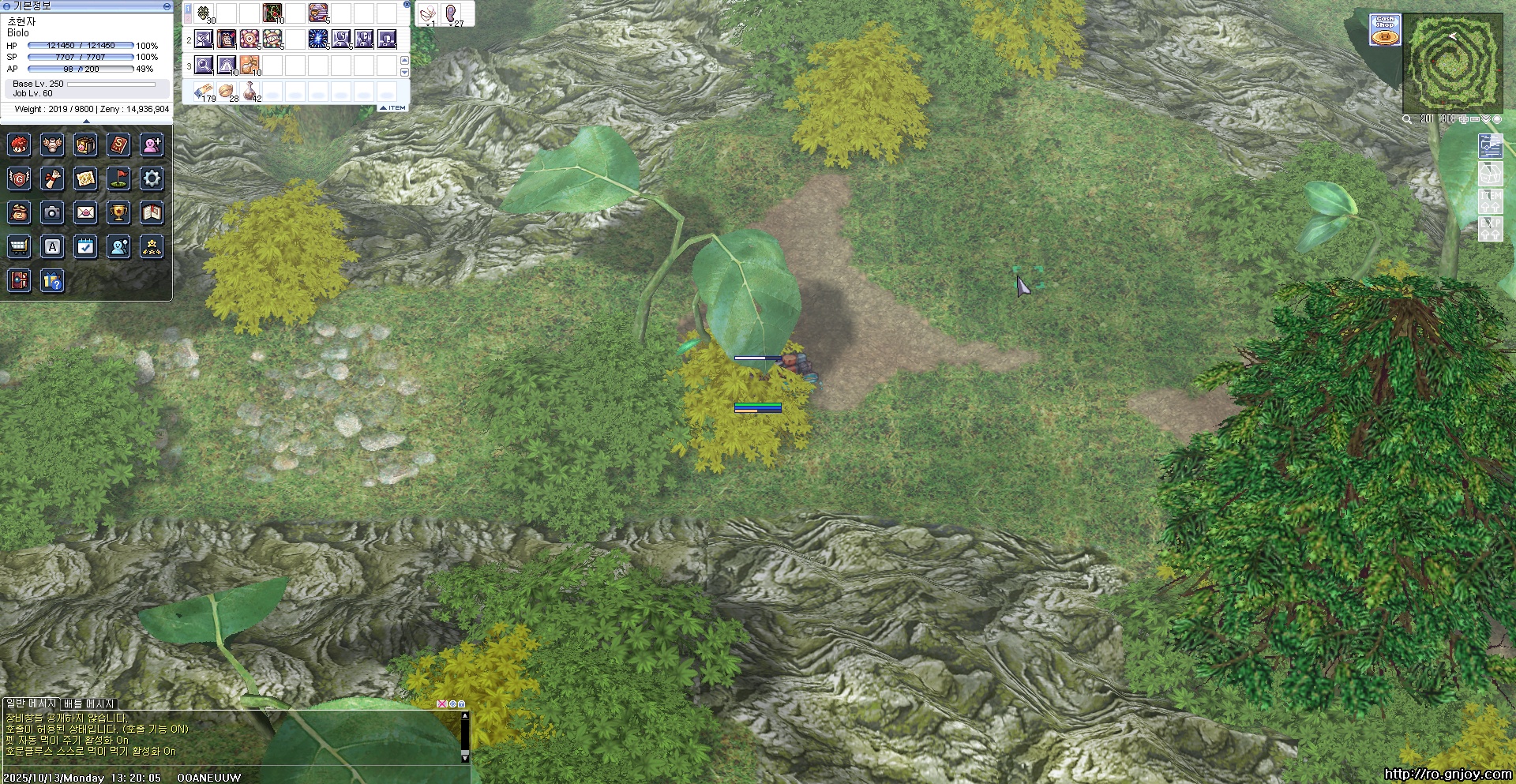This screenshot has height=784, width=1516.
Task: Open the Cash Shop
Action: [x=1385, y=29]
